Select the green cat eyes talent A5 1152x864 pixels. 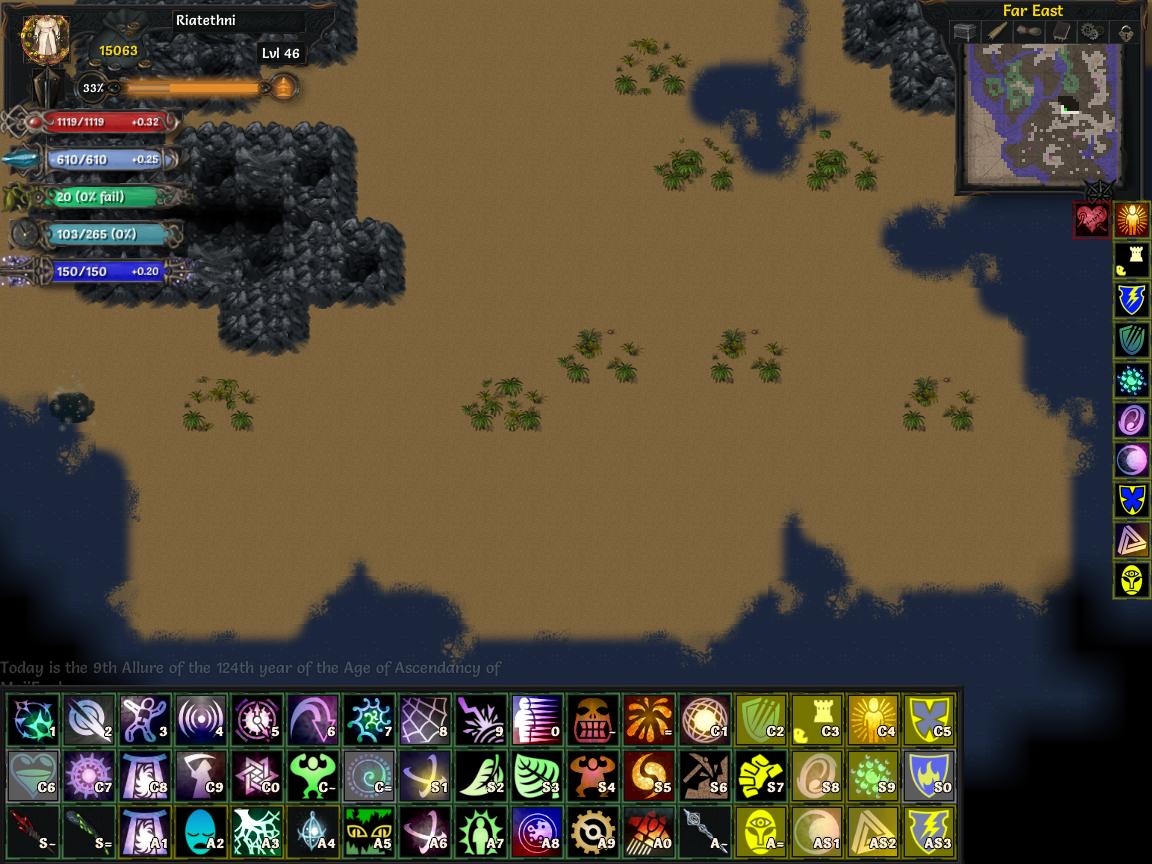(x=369, y=831)
